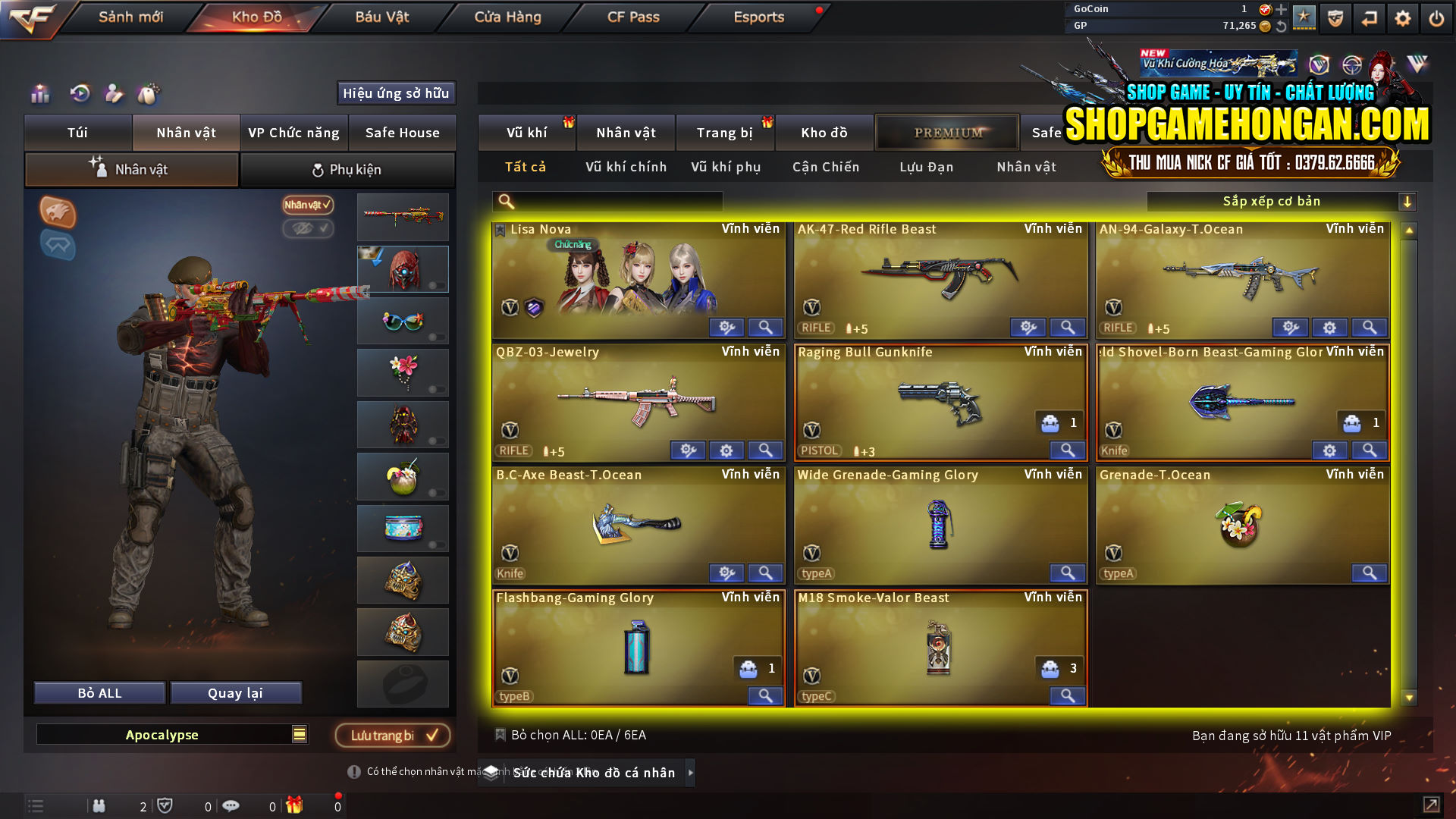Open the gift box icon in the bottom status bar
1456x819 pixels.
tap(296, 806)
